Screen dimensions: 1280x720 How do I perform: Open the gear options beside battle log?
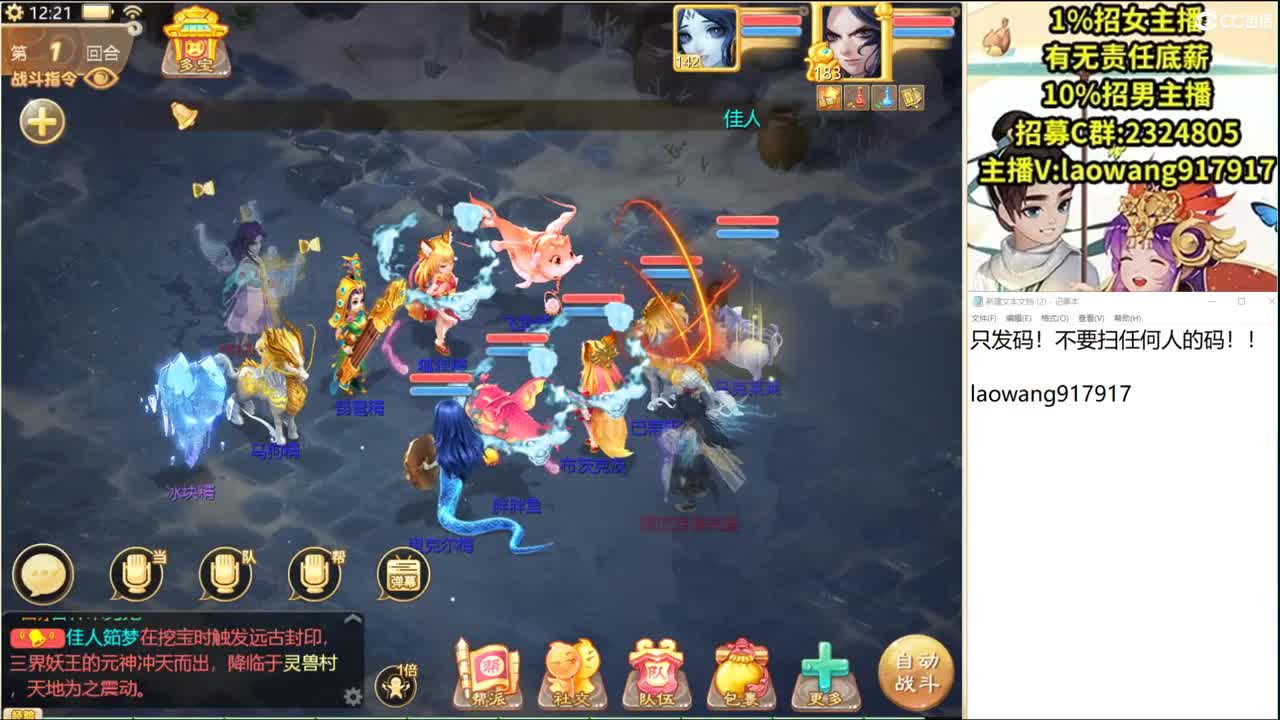[x=352, y=695]
